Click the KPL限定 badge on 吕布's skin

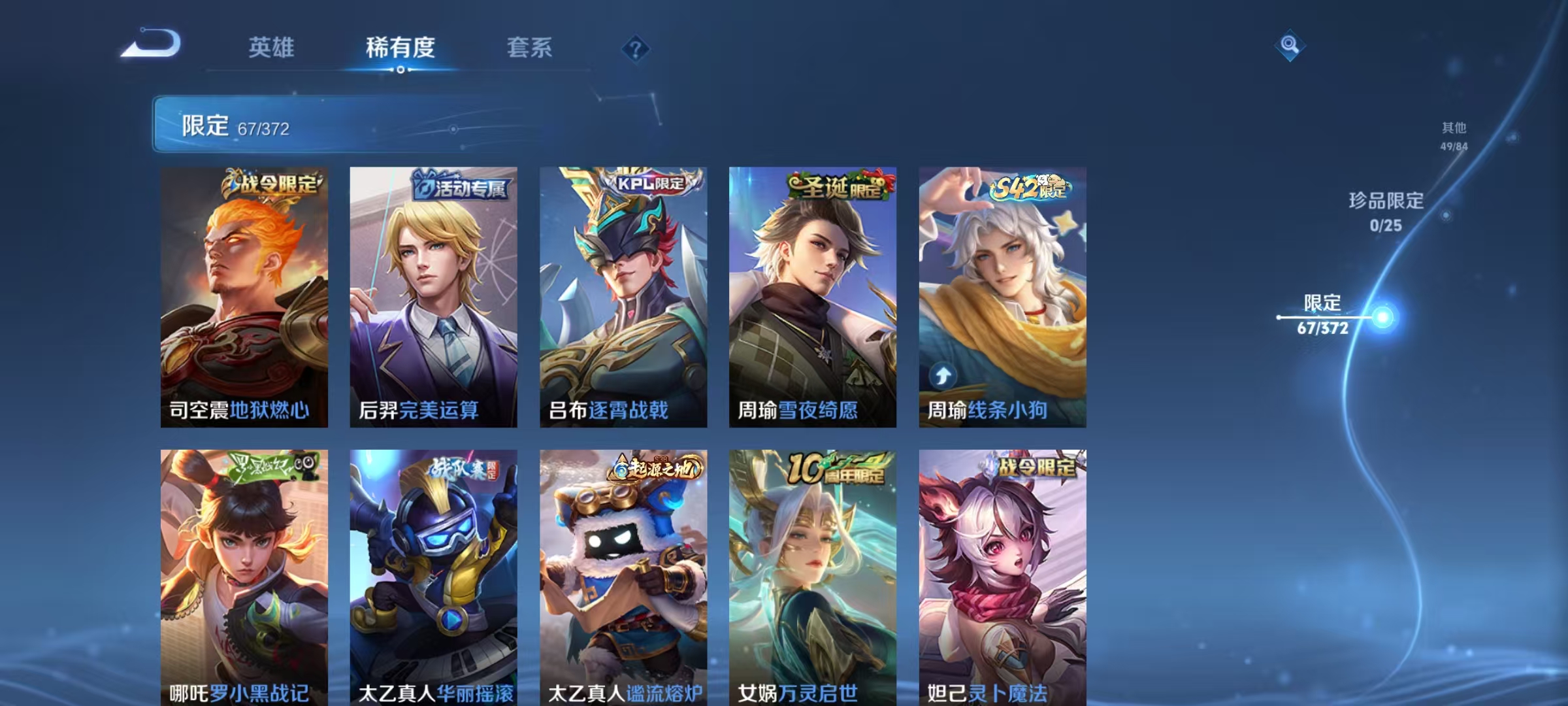[x=651, y=184]
